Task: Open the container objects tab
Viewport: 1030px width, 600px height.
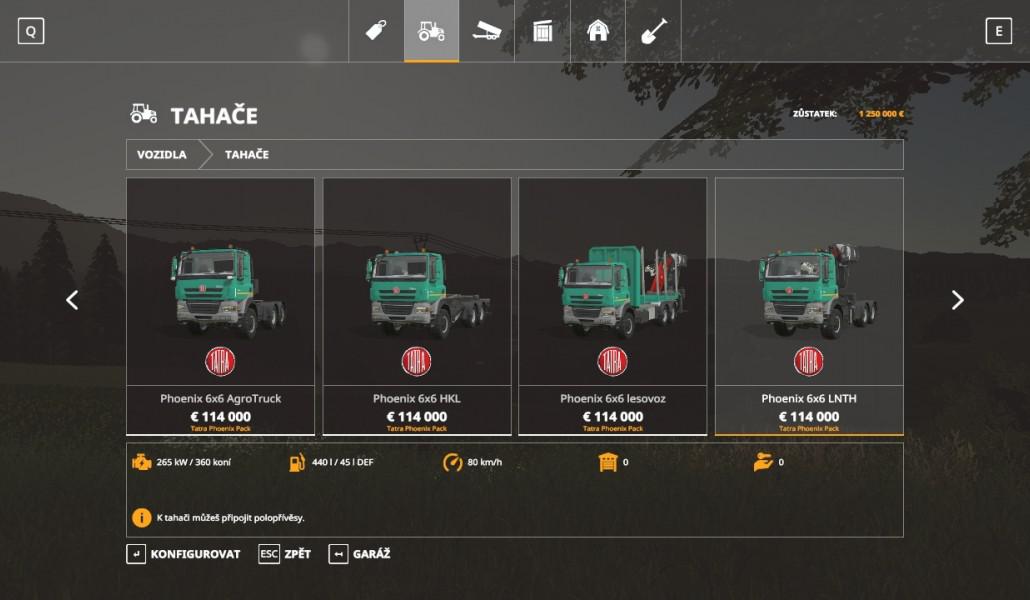Action: 542,31
